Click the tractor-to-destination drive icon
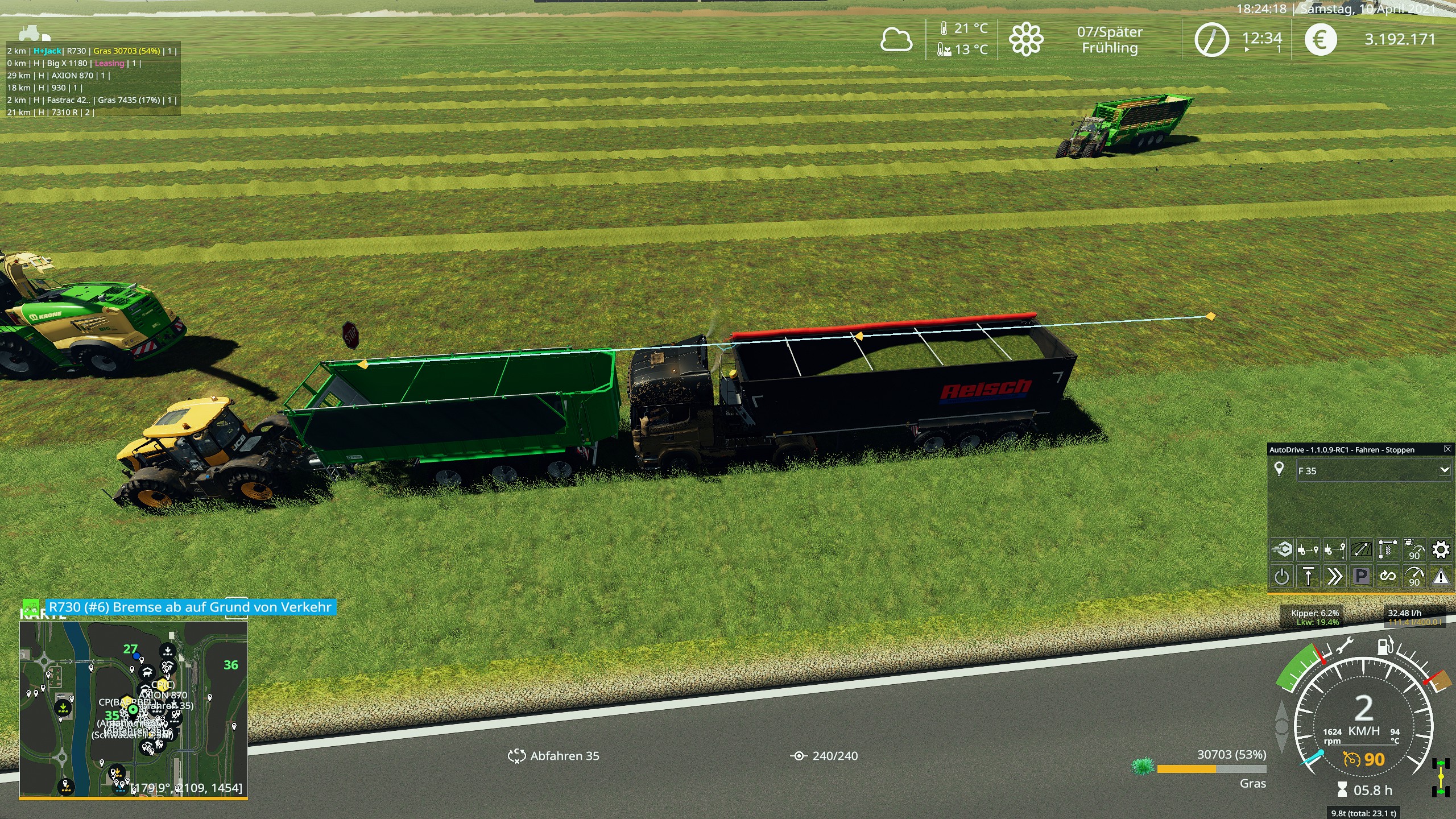The height and width of the screenshot is (819, 1456). click(1308, 549)
